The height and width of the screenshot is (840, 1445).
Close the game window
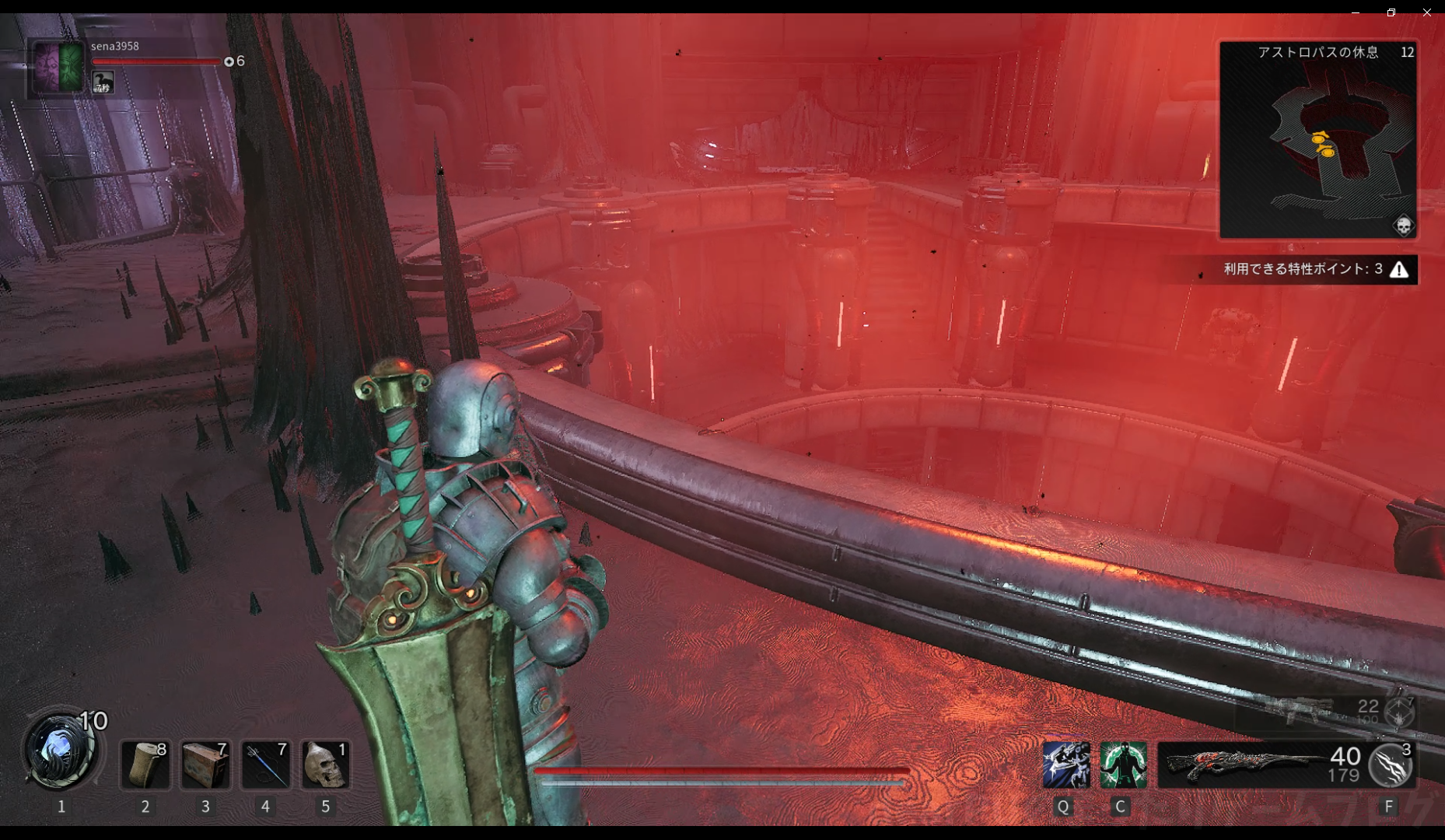coord(1427,12)
